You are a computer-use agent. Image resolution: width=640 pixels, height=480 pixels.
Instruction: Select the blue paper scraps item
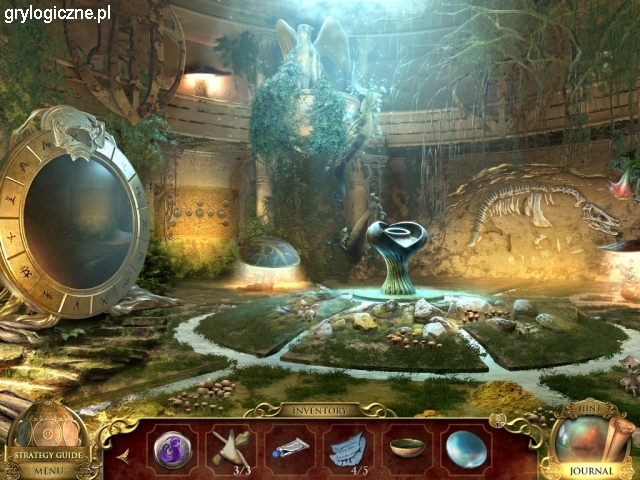pyautogui.click(x=347, y=447)
